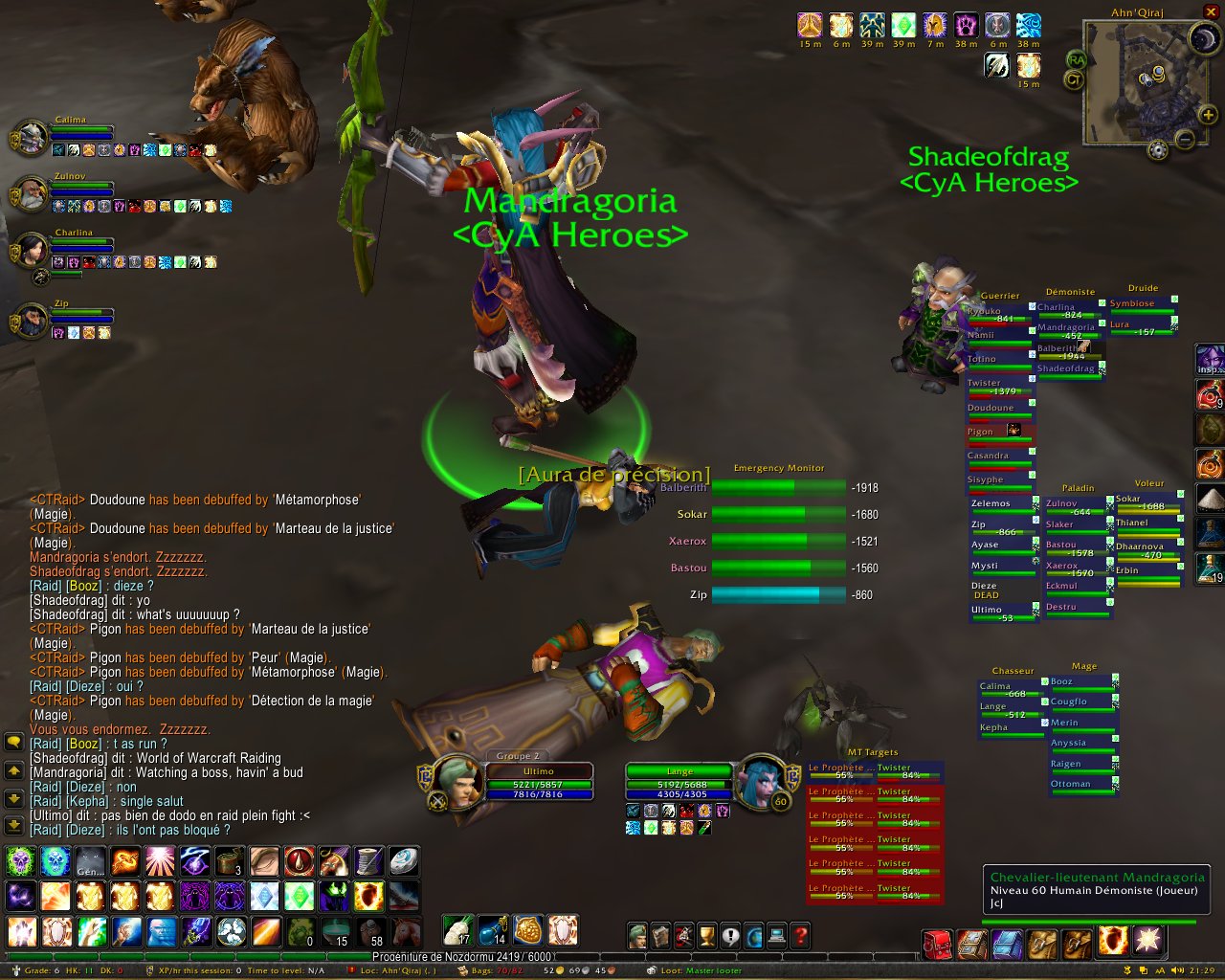Image resolution: width=1225 pixels, height=980 pixels.
Task: Open the CT addon minimap button
Action: [x=1074, y=80]
